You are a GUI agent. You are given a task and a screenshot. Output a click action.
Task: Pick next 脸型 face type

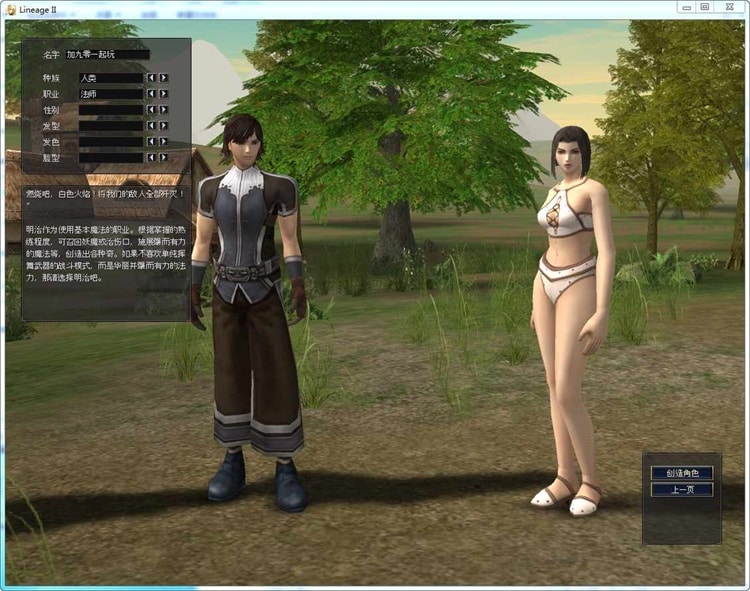(x=164, y=157)
